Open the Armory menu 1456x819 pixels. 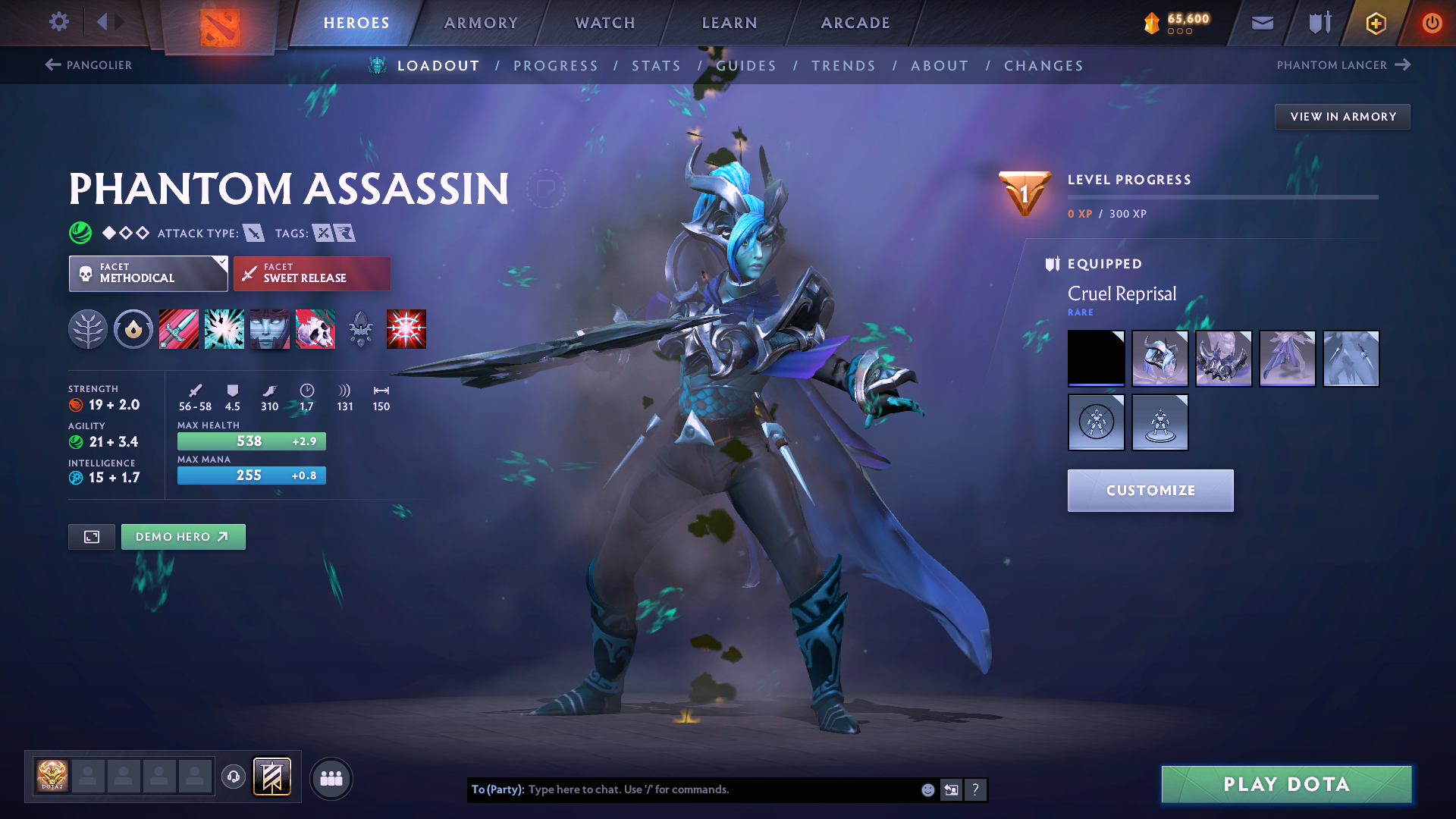point(481,23)
